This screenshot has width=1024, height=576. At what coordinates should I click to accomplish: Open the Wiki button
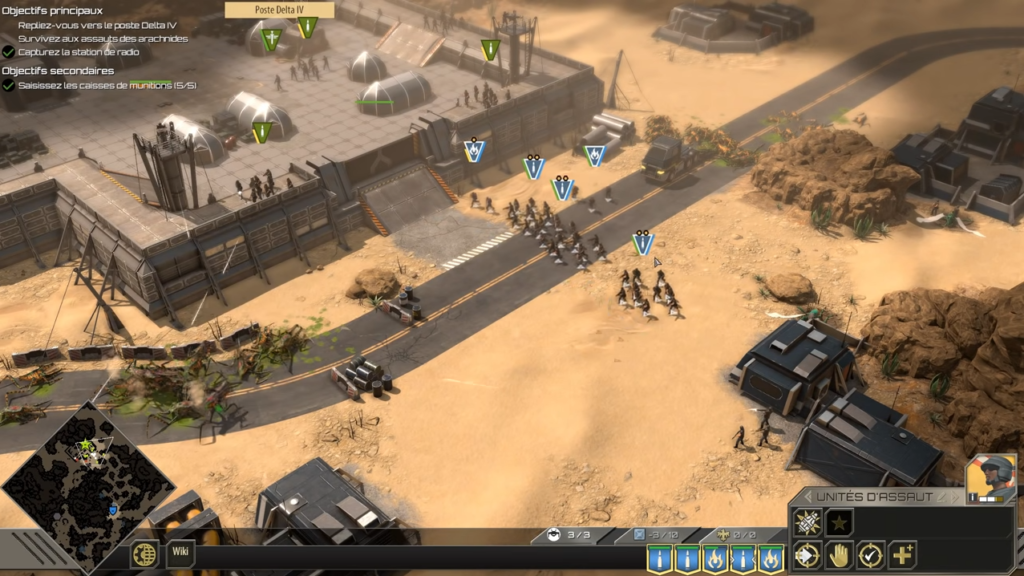[180, 549]
